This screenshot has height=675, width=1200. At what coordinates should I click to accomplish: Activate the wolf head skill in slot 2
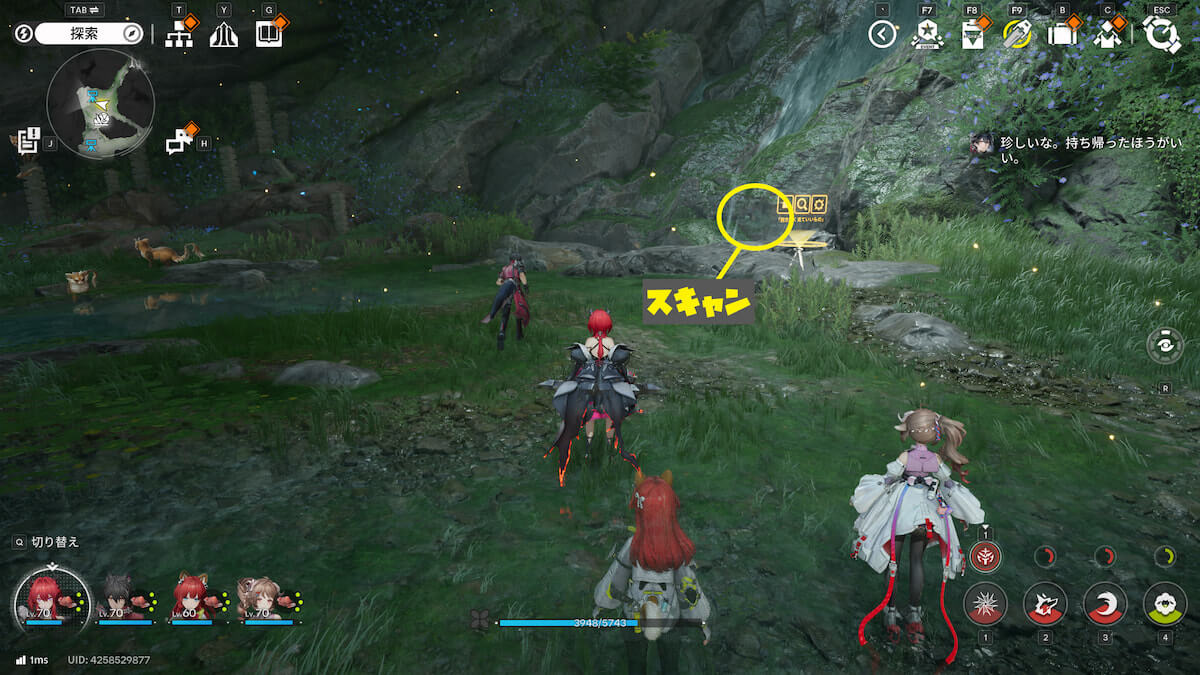(x=1045, y=604)
